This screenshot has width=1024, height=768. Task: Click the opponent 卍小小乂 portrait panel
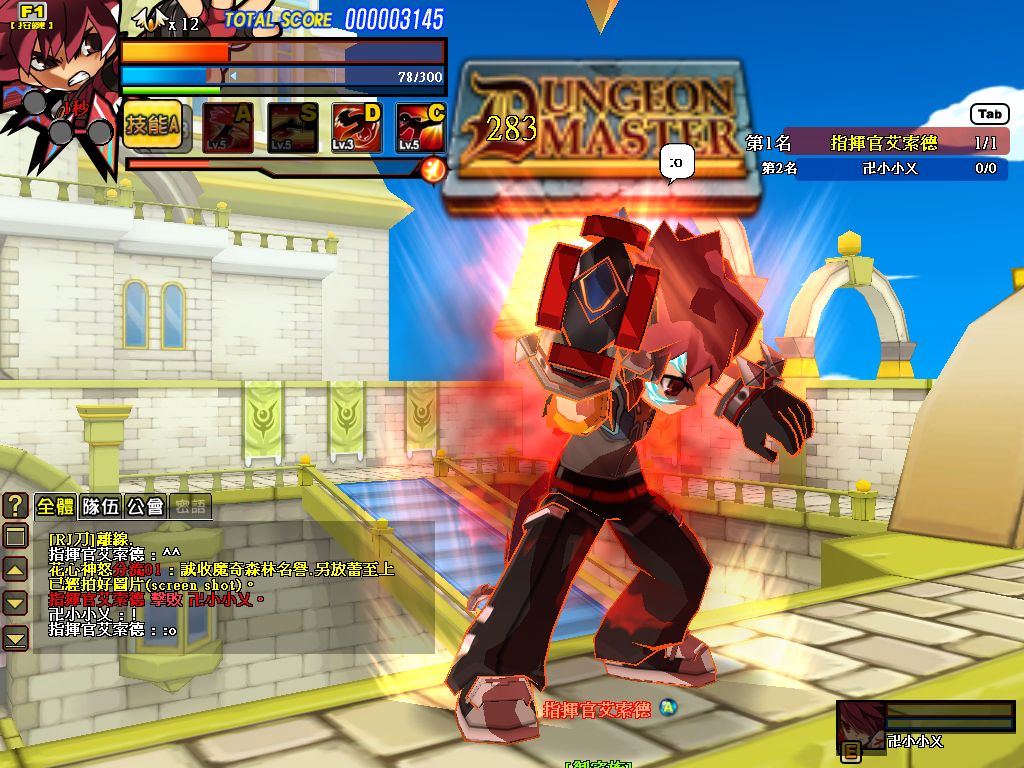[x=924, y=725]
